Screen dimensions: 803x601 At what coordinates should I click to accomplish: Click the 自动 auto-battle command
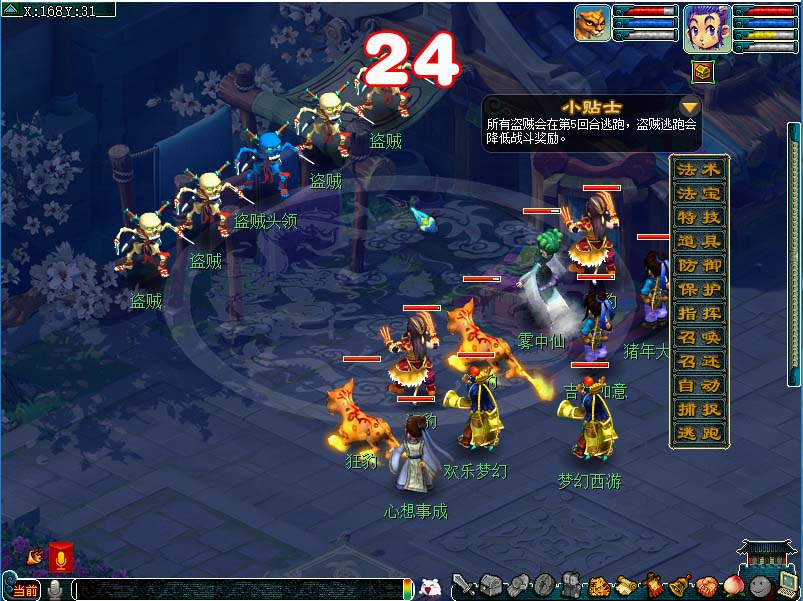699,385
